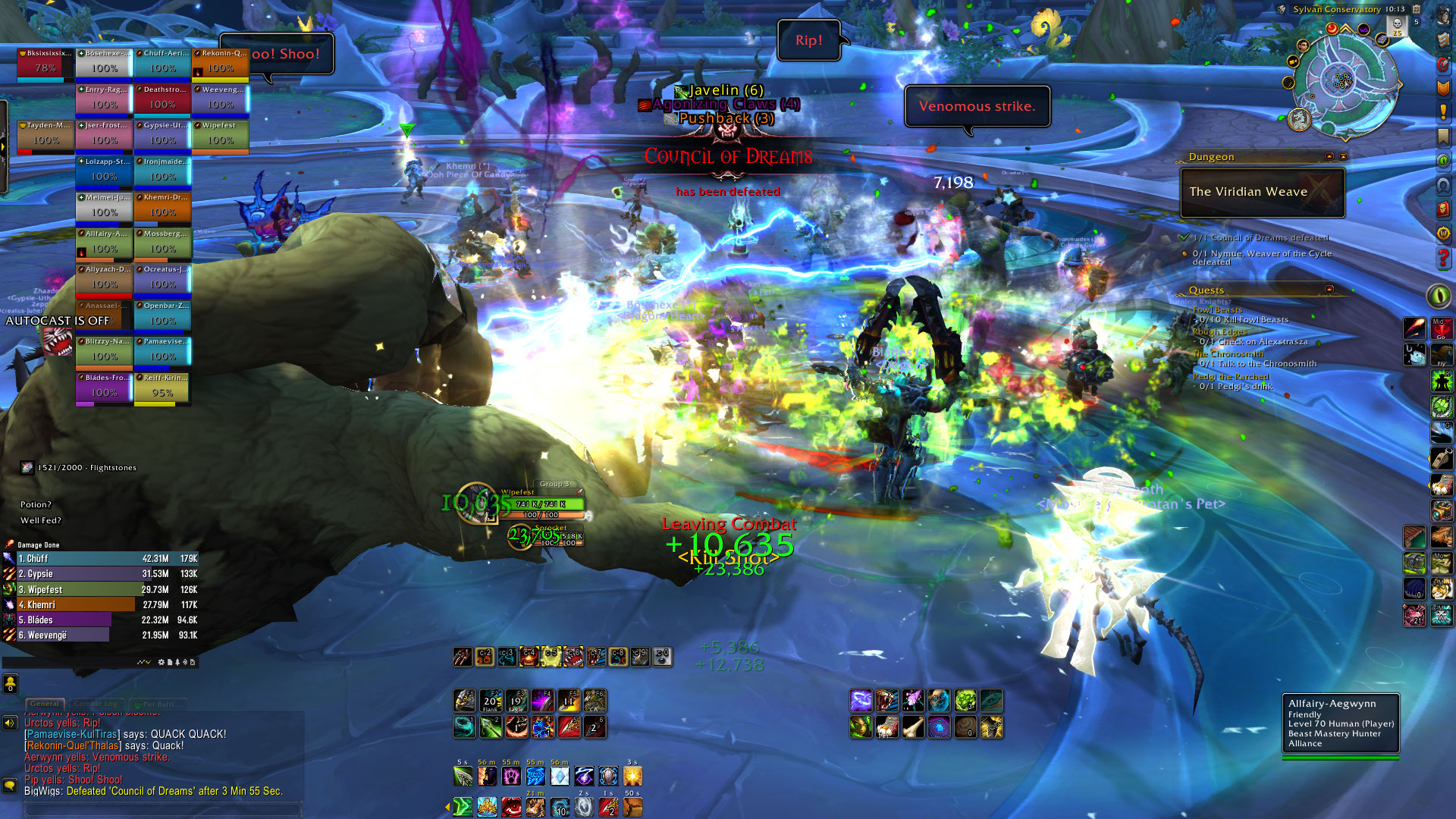
Task: Open the red question mark help button
Action: pyautogui.click(x=1443, y=258)
